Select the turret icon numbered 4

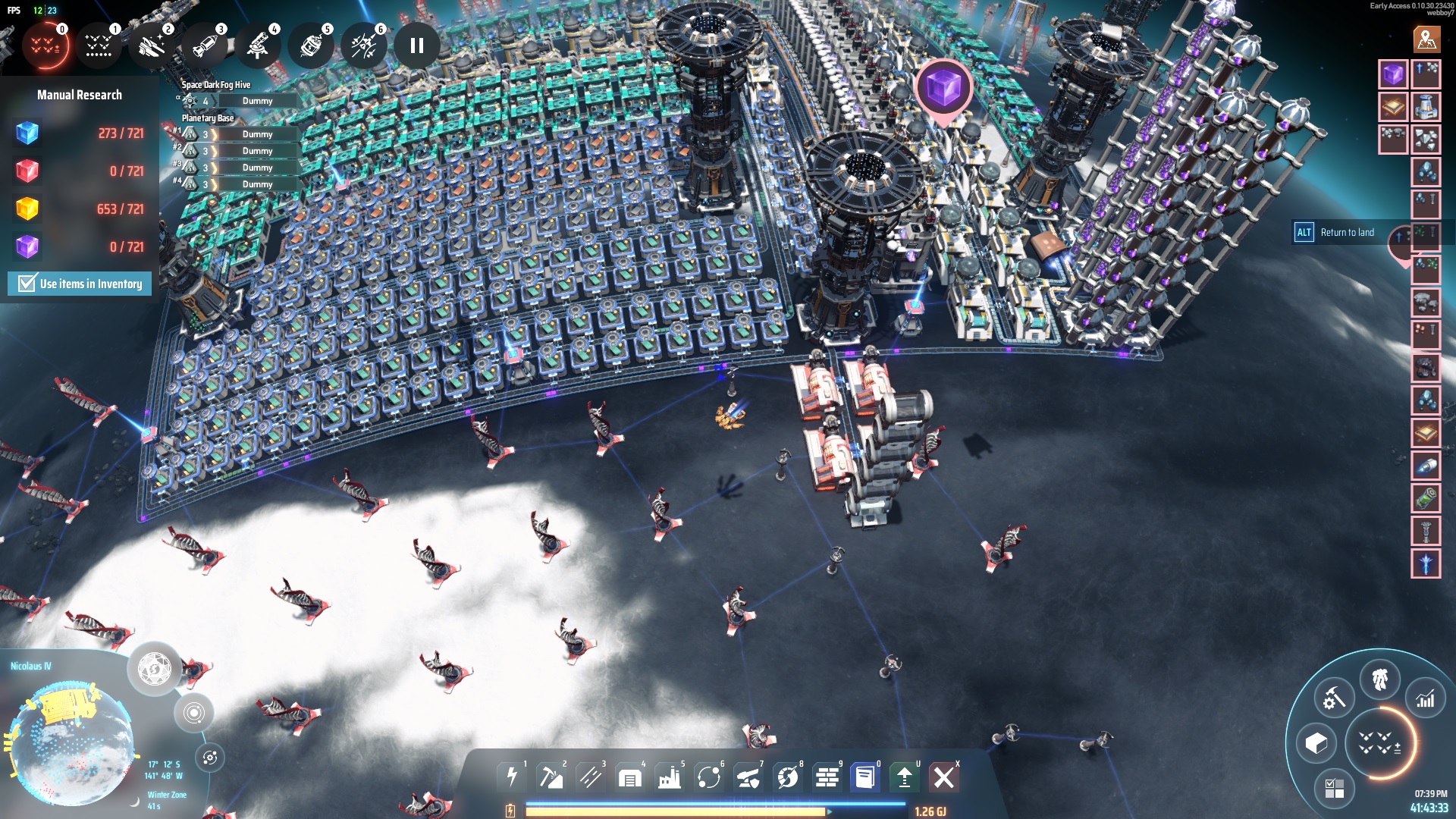coord(258,45)
